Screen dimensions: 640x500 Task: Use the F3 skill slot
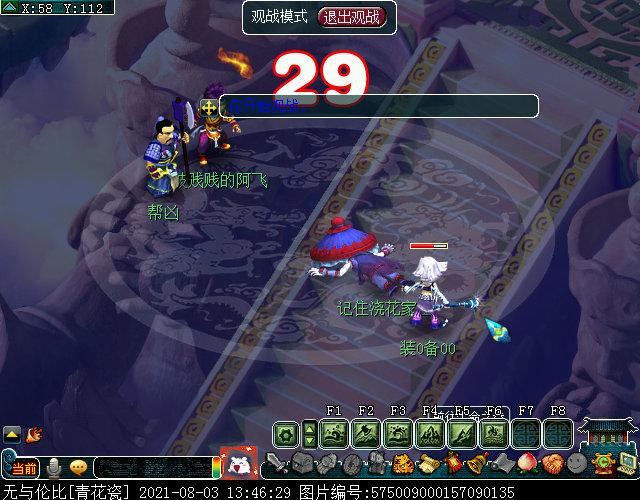click(x=398, y=434)
